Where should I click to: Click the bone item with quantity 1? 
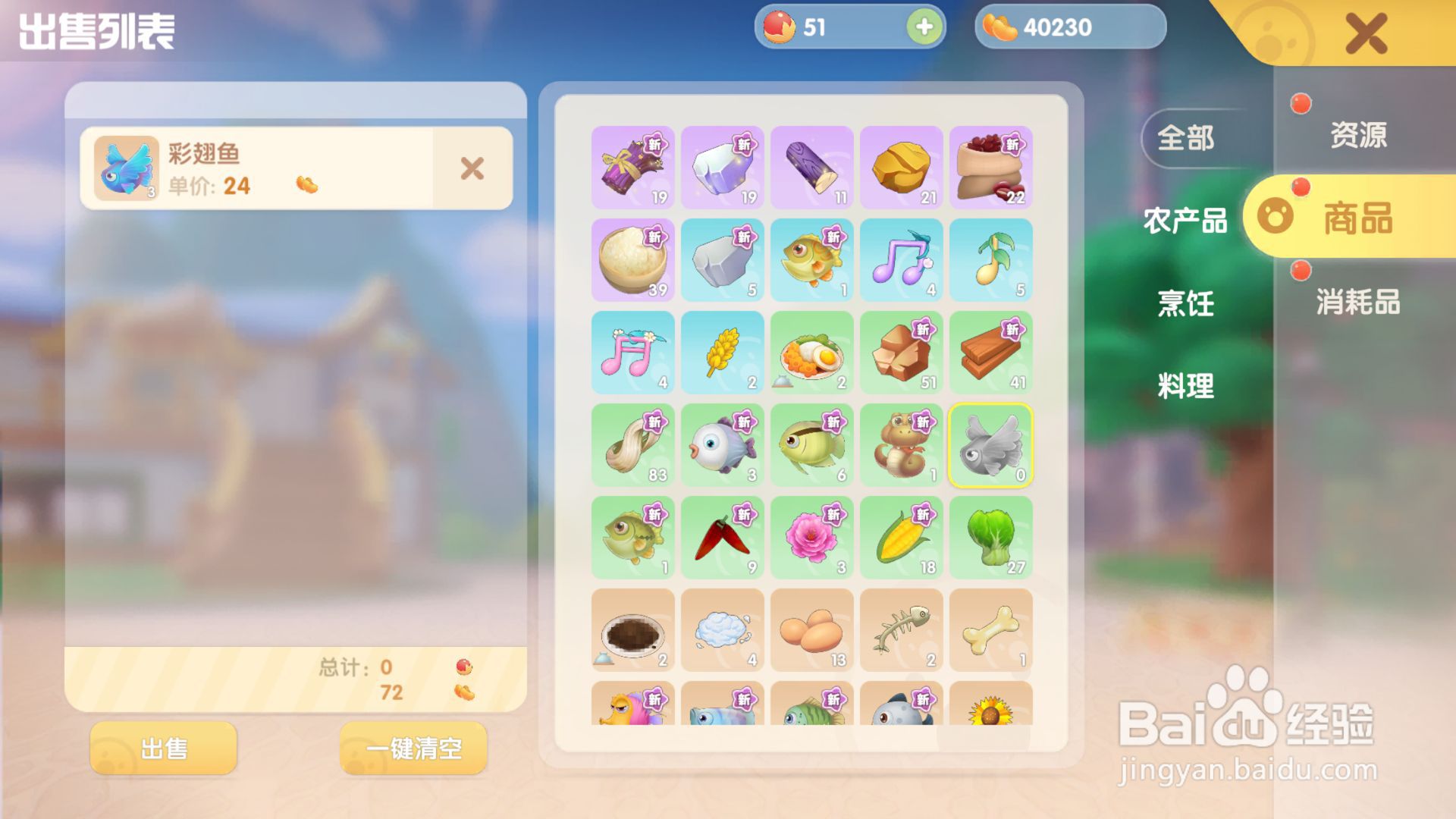990,631
